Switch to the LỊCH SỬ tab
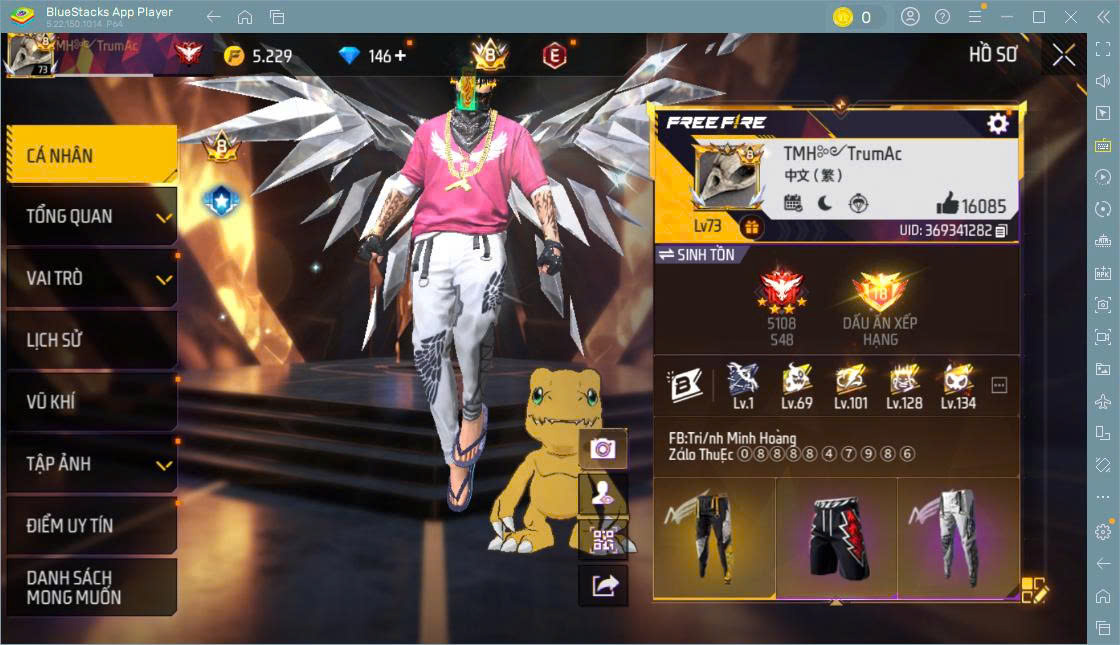Viewport: 1120px width, 645px height. point(90,340)
